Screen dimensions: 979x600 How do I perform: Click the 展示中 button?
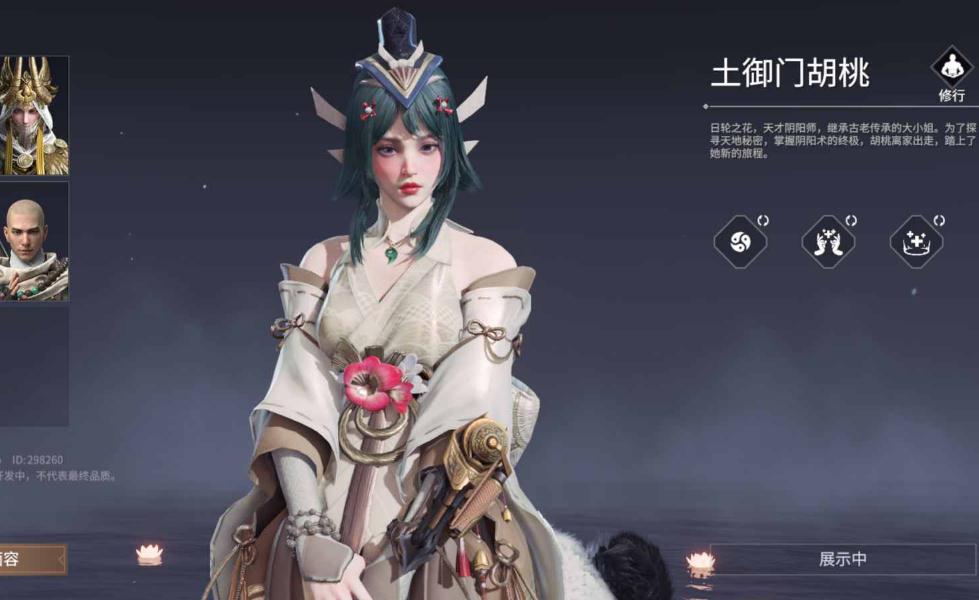point(842,560)
